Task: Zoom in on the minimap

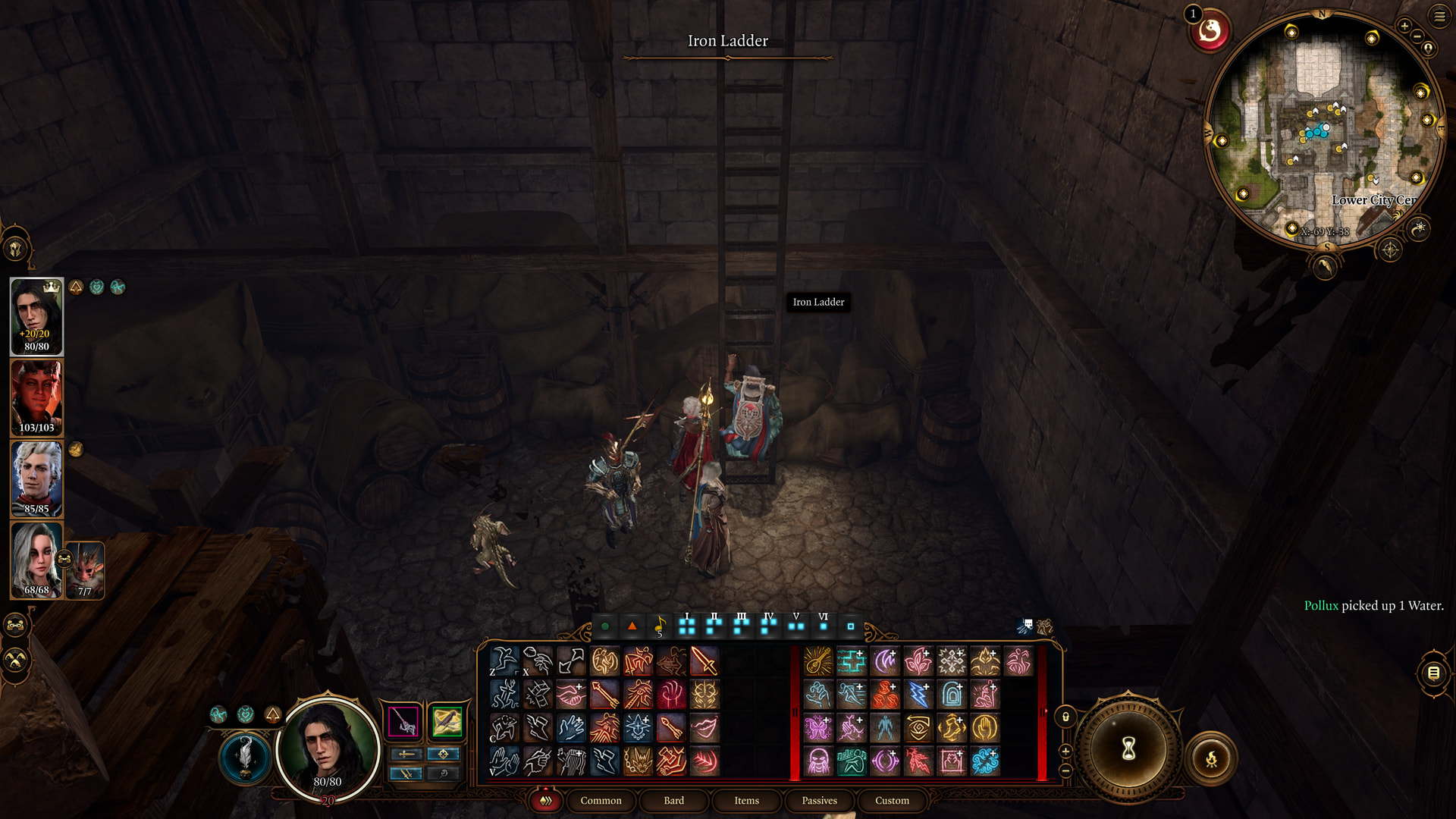Action: coord(1404,27)
